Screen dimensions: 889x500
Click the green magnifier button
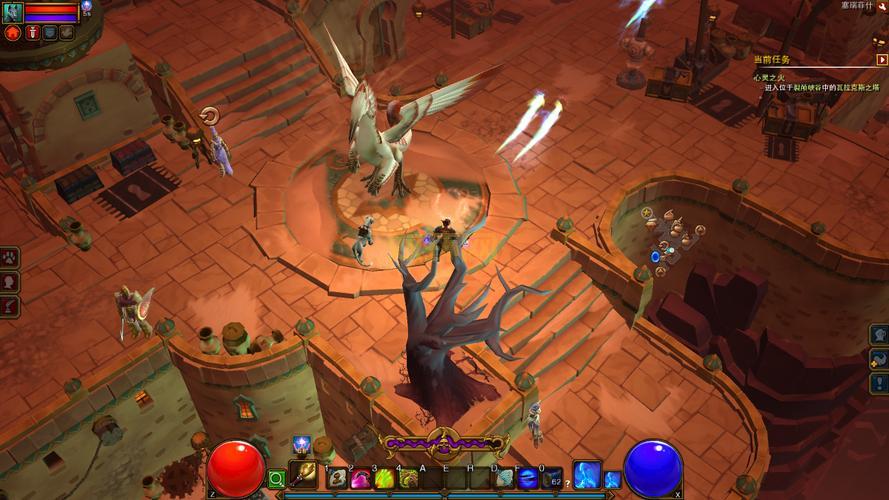(x=276, y=480)
